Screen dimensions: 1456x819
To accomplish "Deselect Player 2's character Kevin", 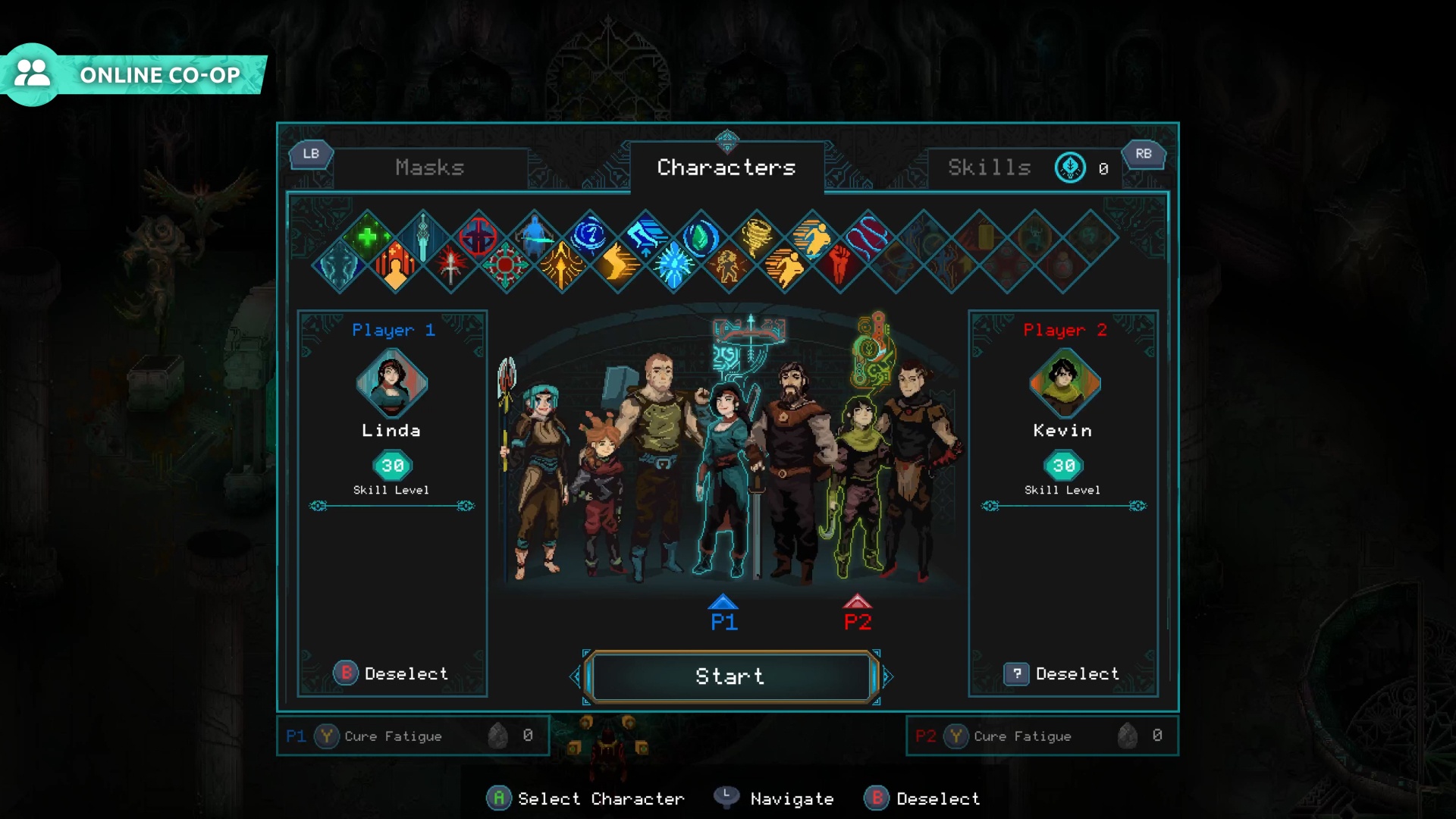I will 1062,673.
